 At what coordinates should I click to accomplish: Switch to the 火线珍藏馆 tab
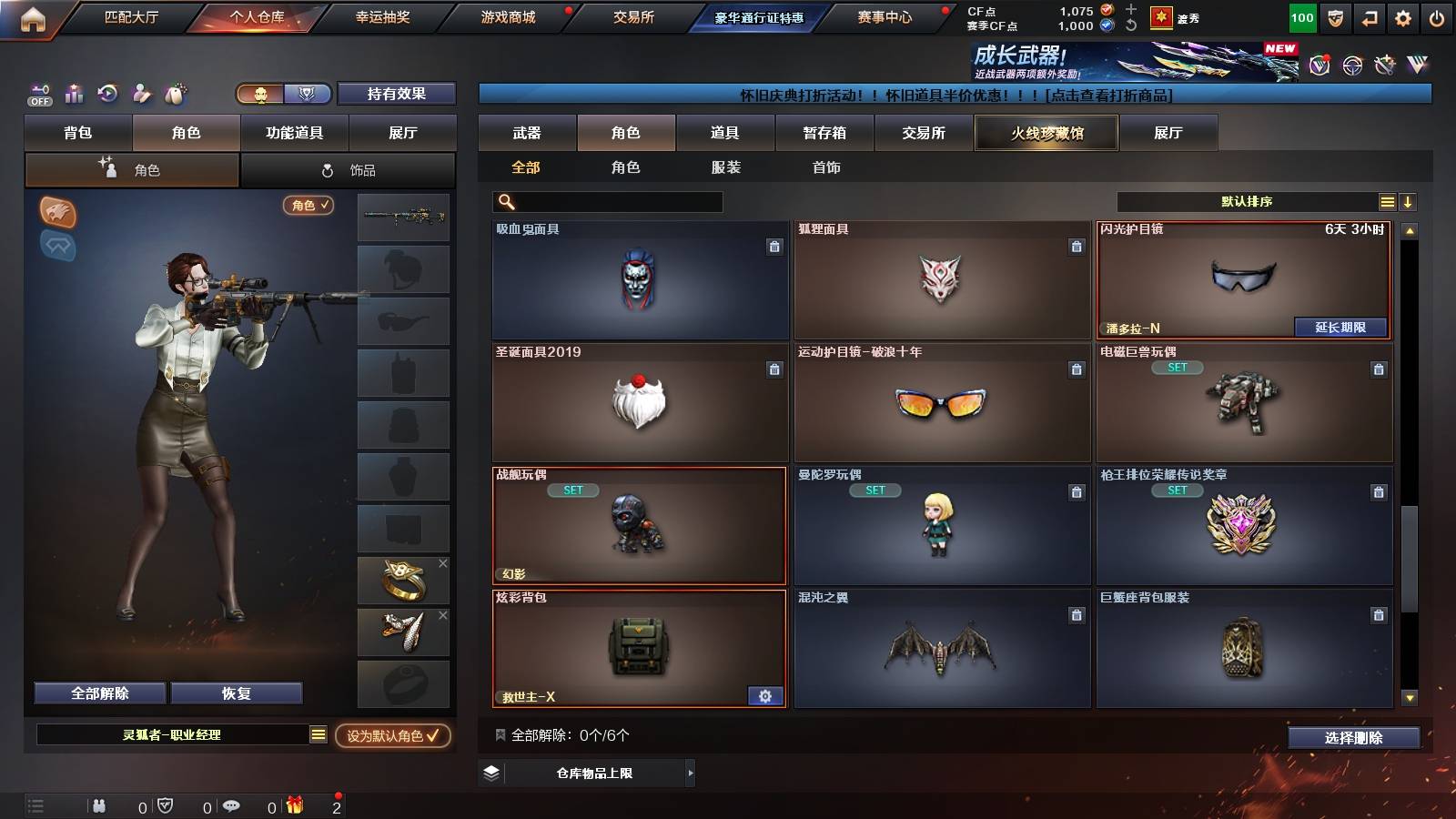pos(1046,133)
